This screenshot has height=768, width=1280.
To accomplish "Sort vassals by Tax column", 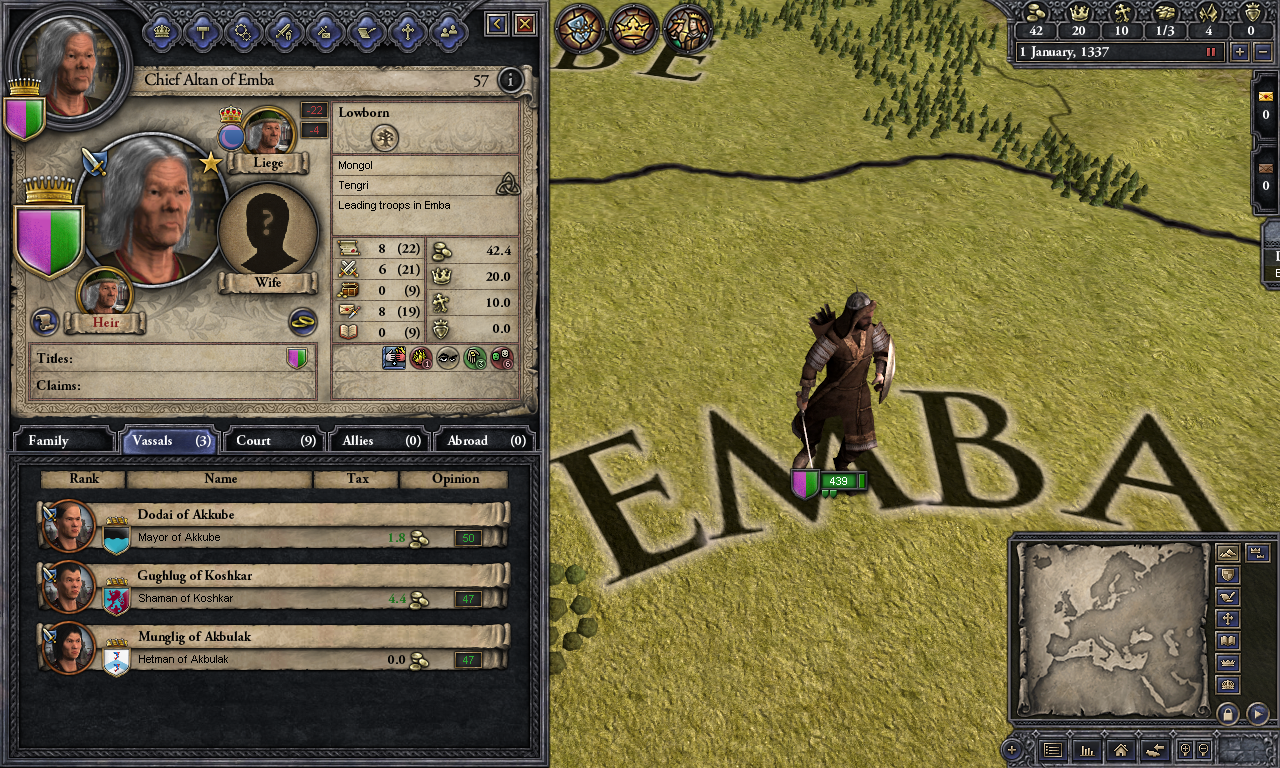I will point(357,479).
